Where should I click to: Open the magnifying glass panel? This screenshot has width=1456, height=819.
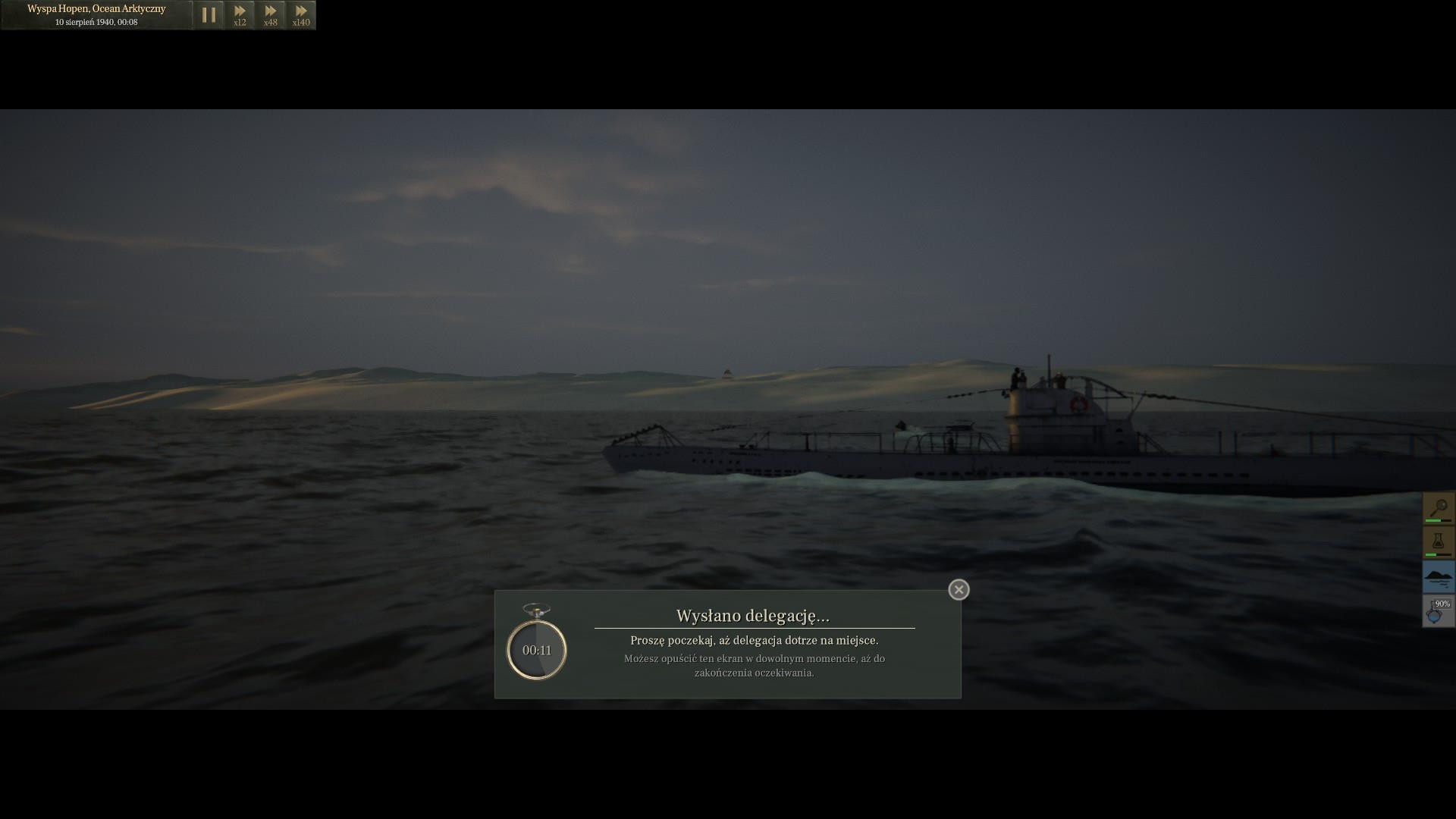(1438, 508)
